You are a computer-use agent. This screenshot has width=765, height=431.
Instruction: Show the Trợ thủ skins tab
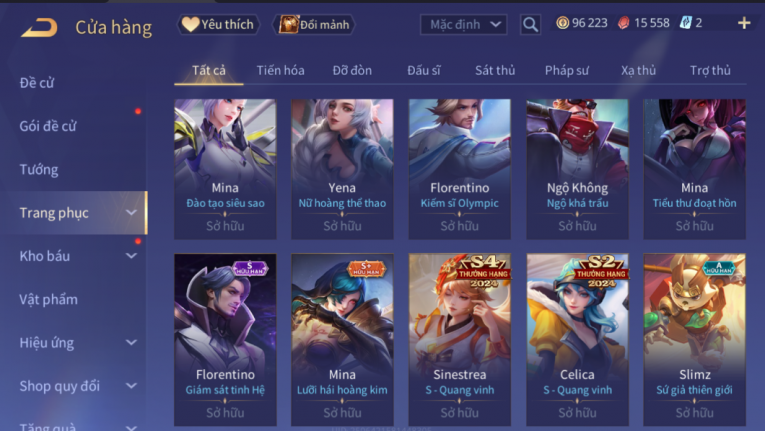[x=710, y=70]
